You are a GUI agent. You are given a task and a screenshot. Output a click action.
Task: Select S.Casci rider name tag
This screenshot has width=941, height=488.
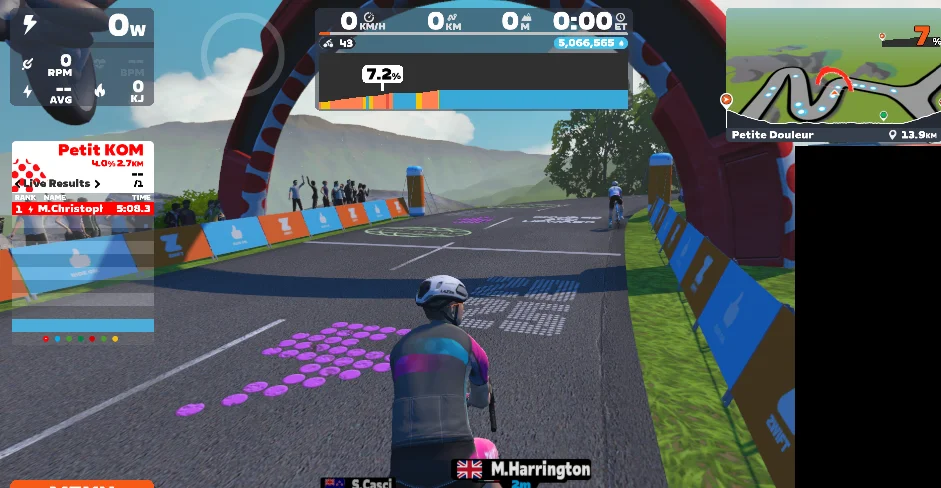coord(360,483)
